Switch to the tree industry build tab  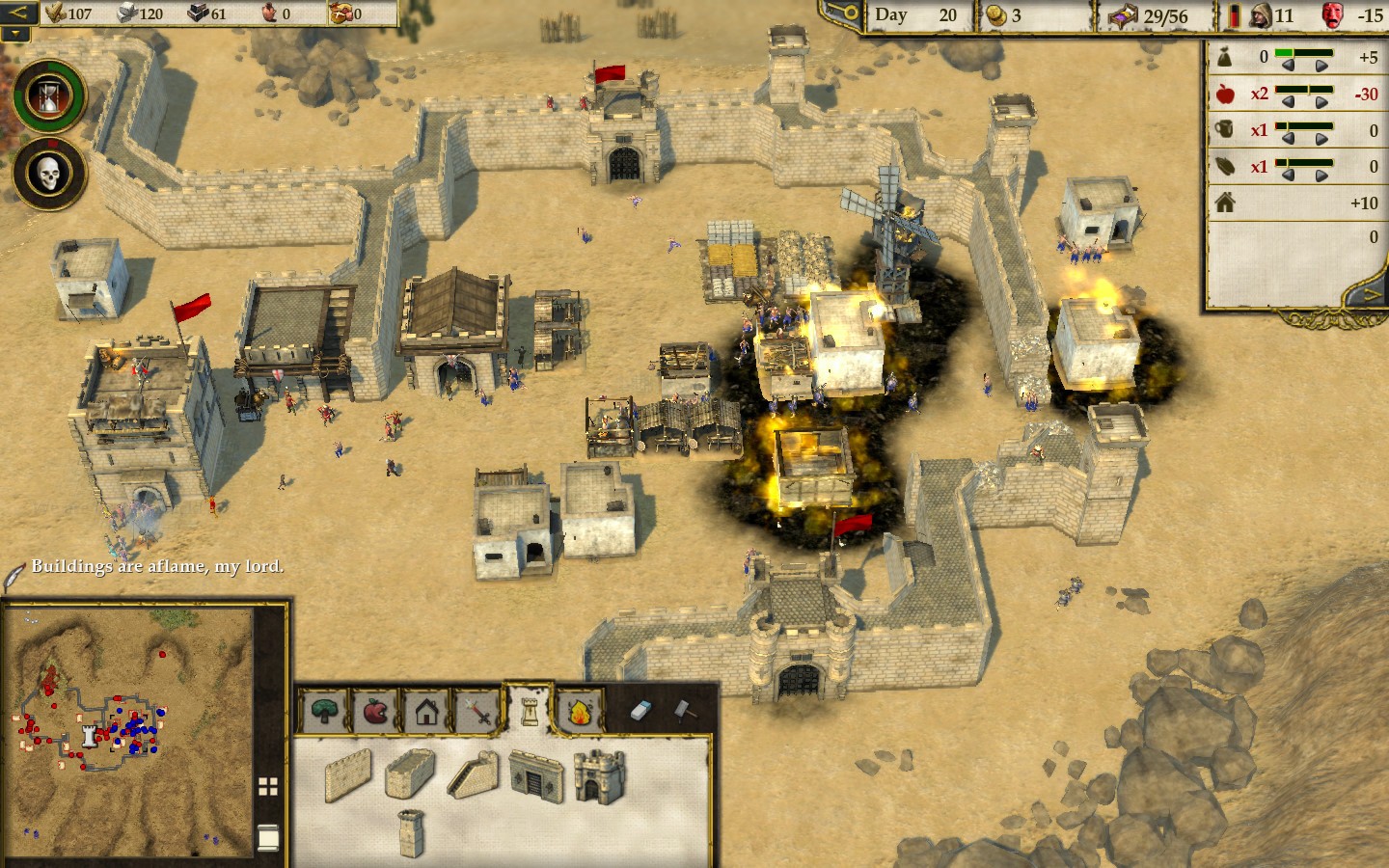click(325, 712)
